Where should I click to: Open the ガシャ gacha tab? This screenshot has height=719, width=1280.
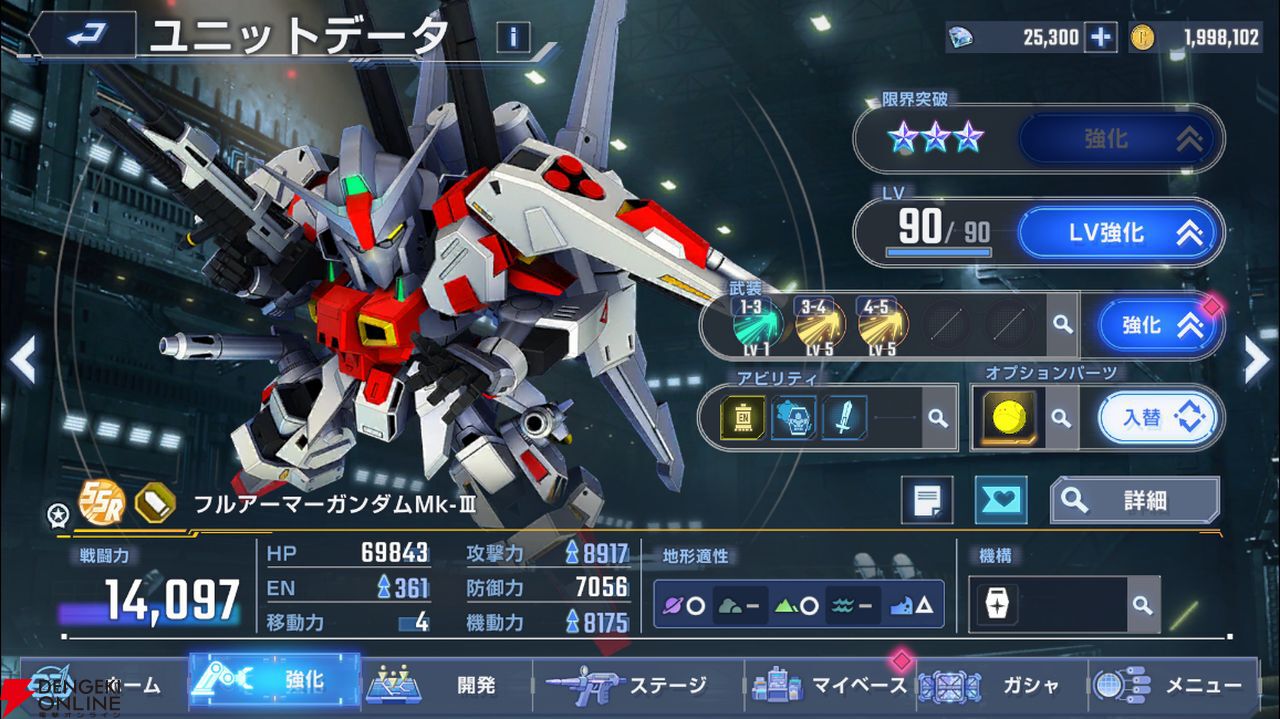(1000, 685)
